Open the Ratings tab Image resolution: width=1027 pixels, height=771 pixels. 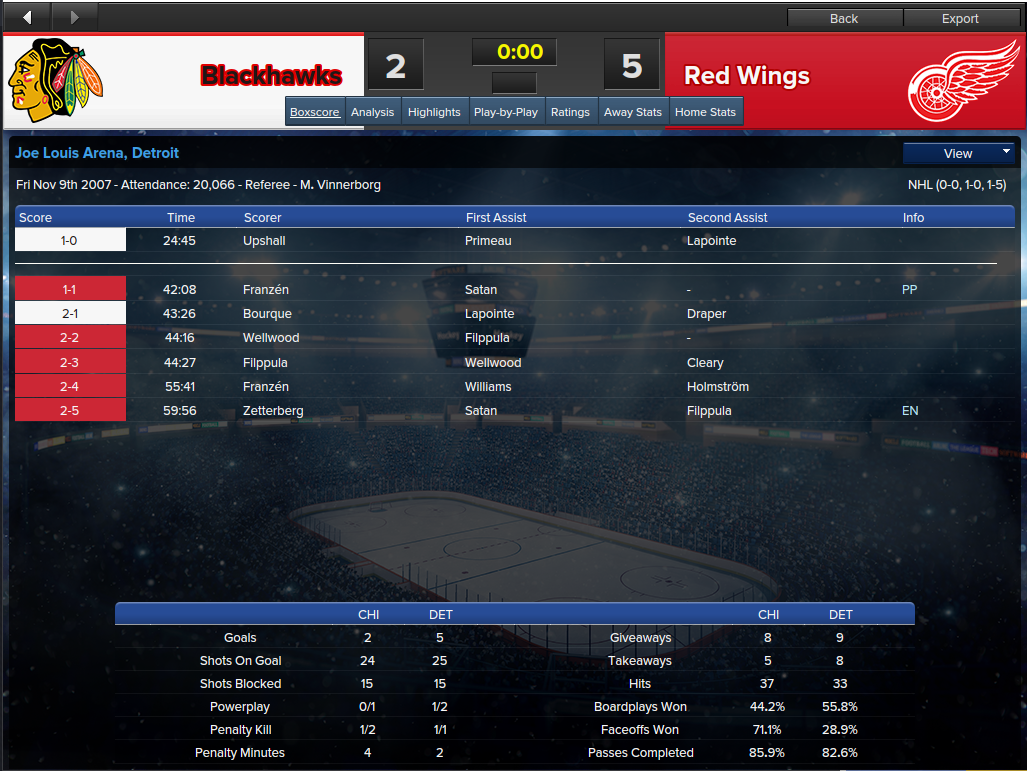570,112
